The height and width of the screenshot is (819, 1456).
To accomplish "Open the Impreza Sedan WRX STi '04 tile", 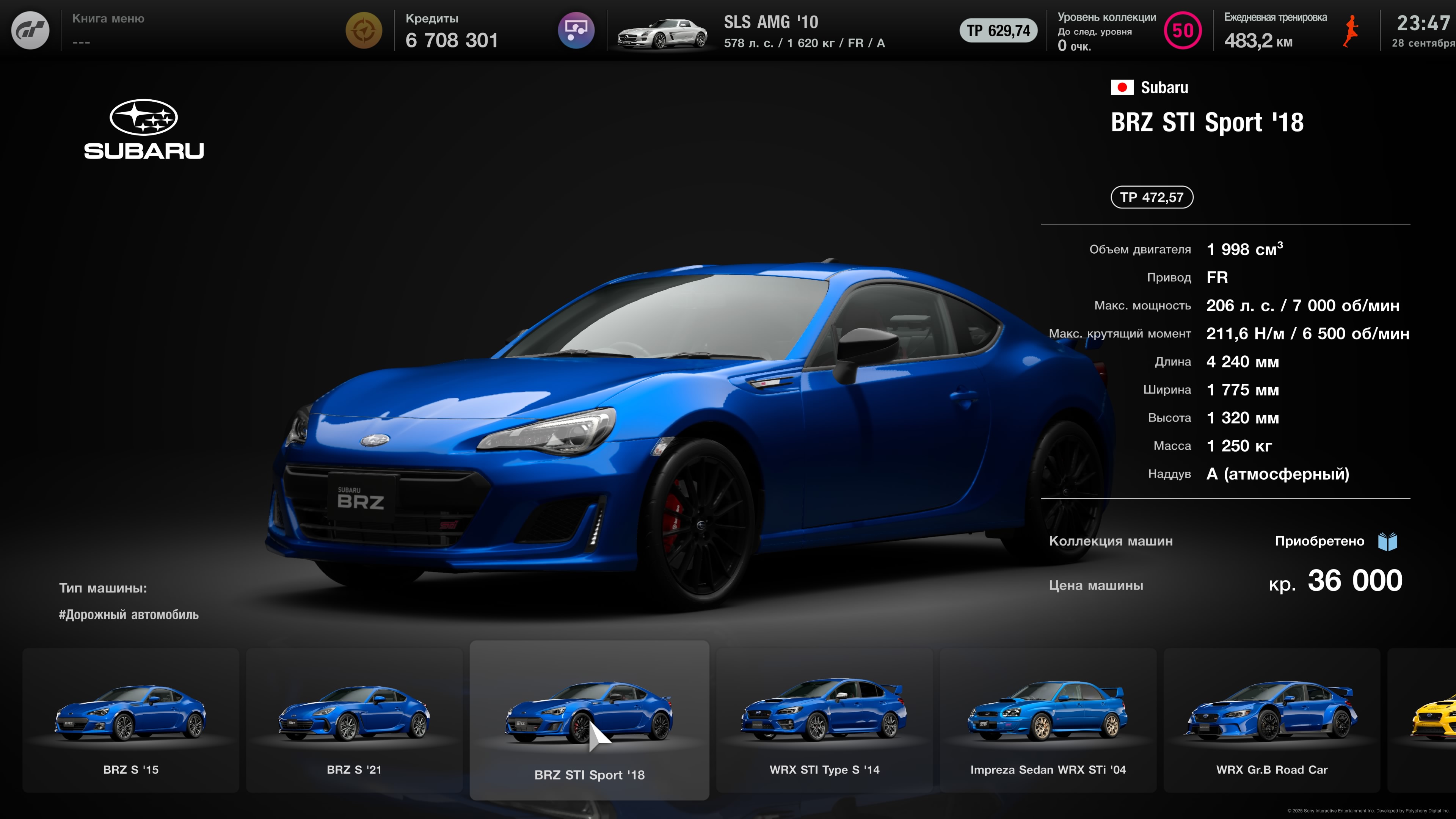I will (x=1048, y=720).
